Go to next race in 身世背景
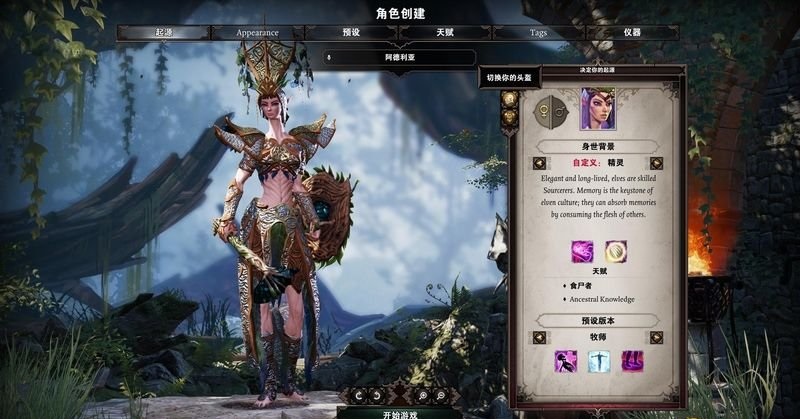 click(x=656, y=163)
